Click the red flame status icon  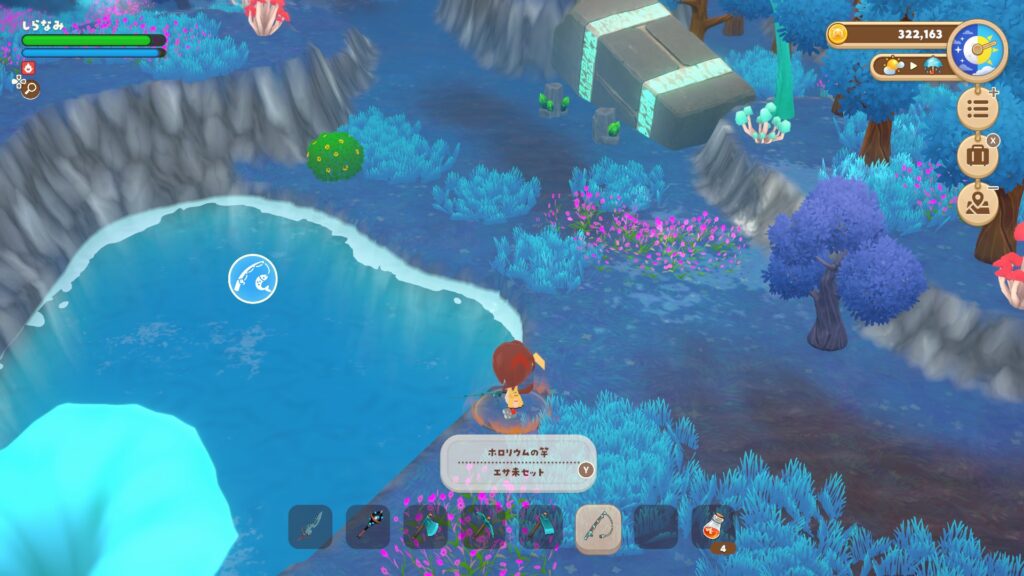tap(27, 68)
